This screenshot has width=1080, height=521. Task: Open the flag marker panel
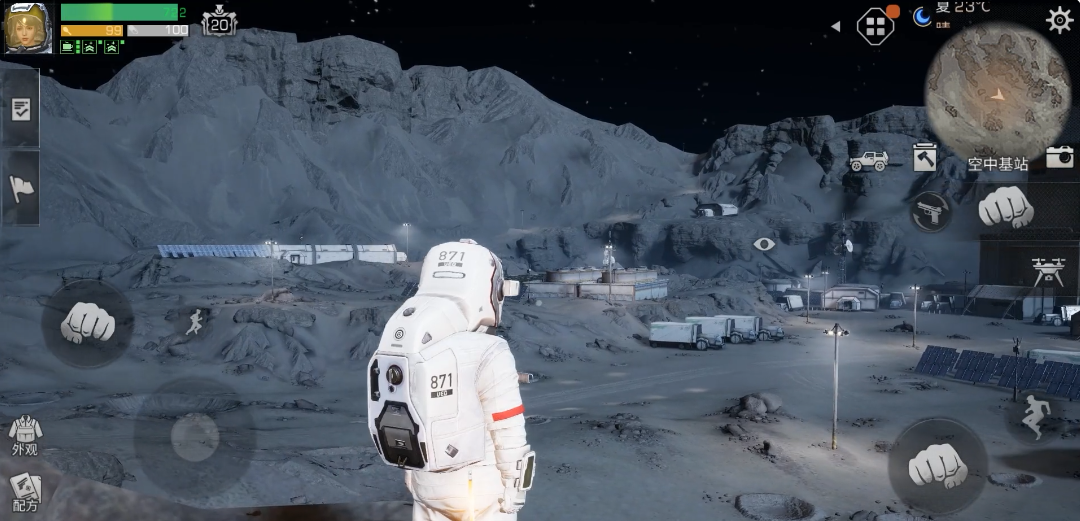[20, 187]
